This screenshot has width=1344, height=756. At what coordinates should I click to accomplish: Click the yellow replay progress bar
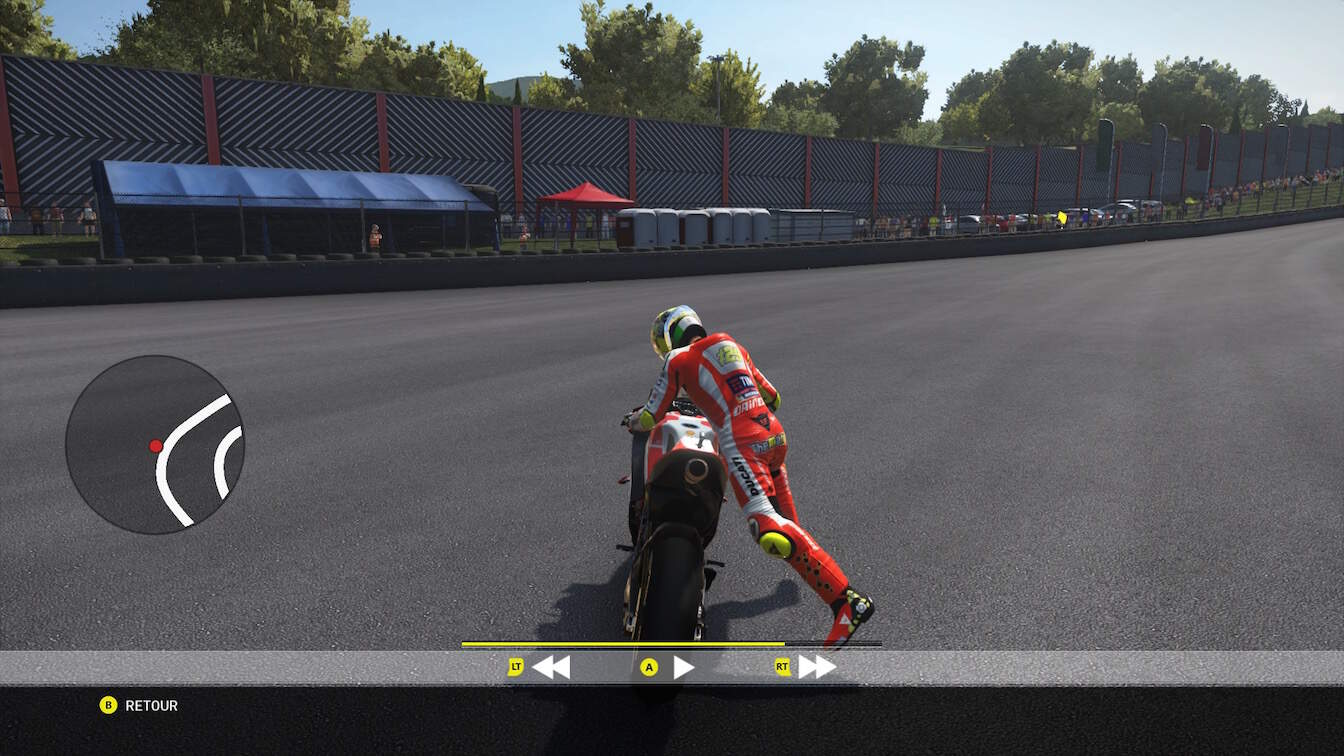point(622,644)
